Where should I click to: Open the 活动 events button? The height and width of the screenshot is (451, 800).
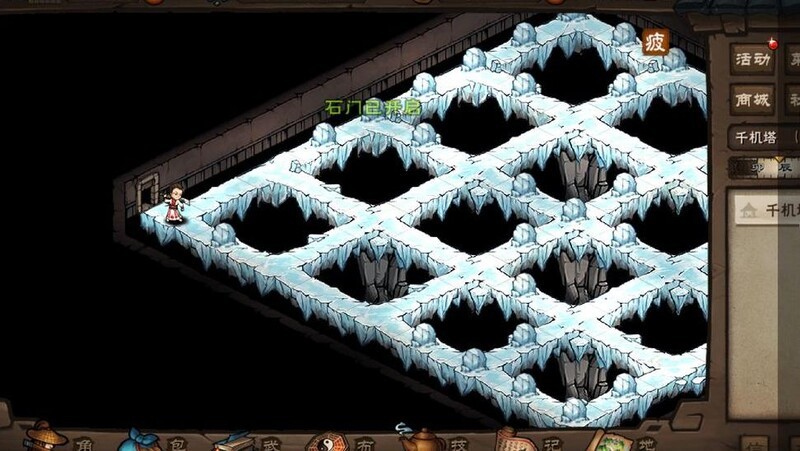753,59
